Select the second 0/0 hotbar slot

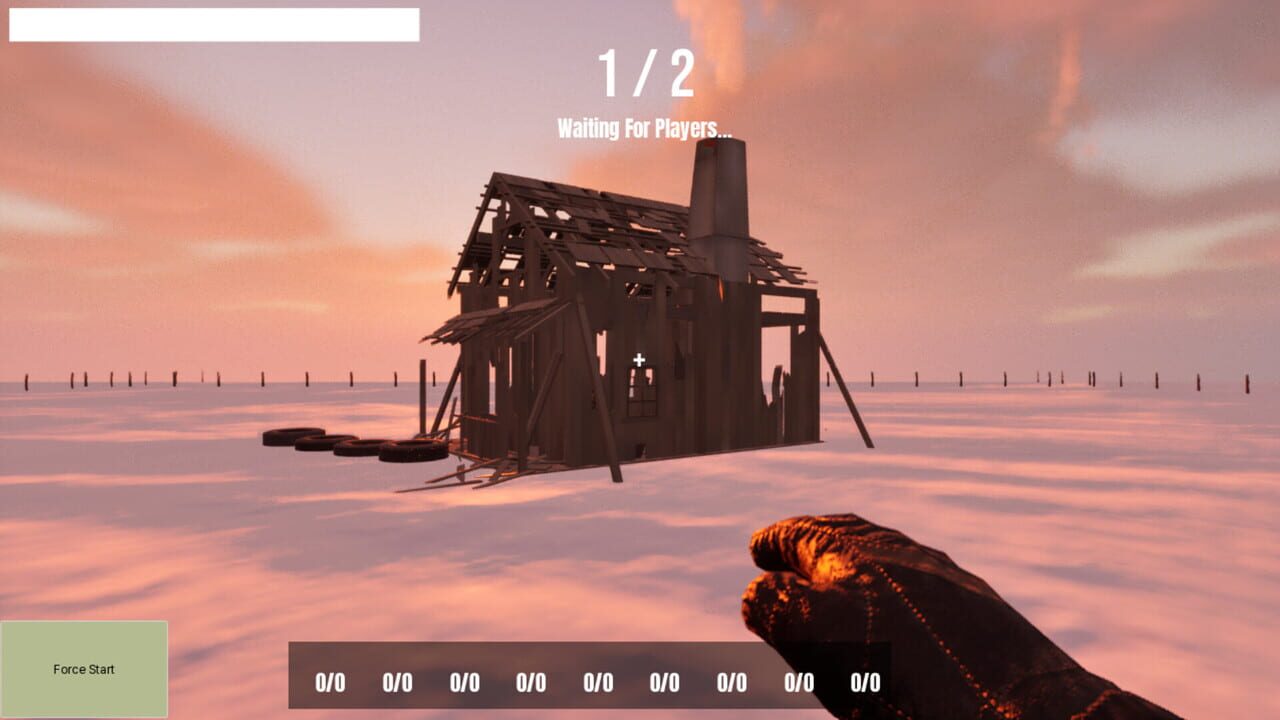(x=399, y=683)
